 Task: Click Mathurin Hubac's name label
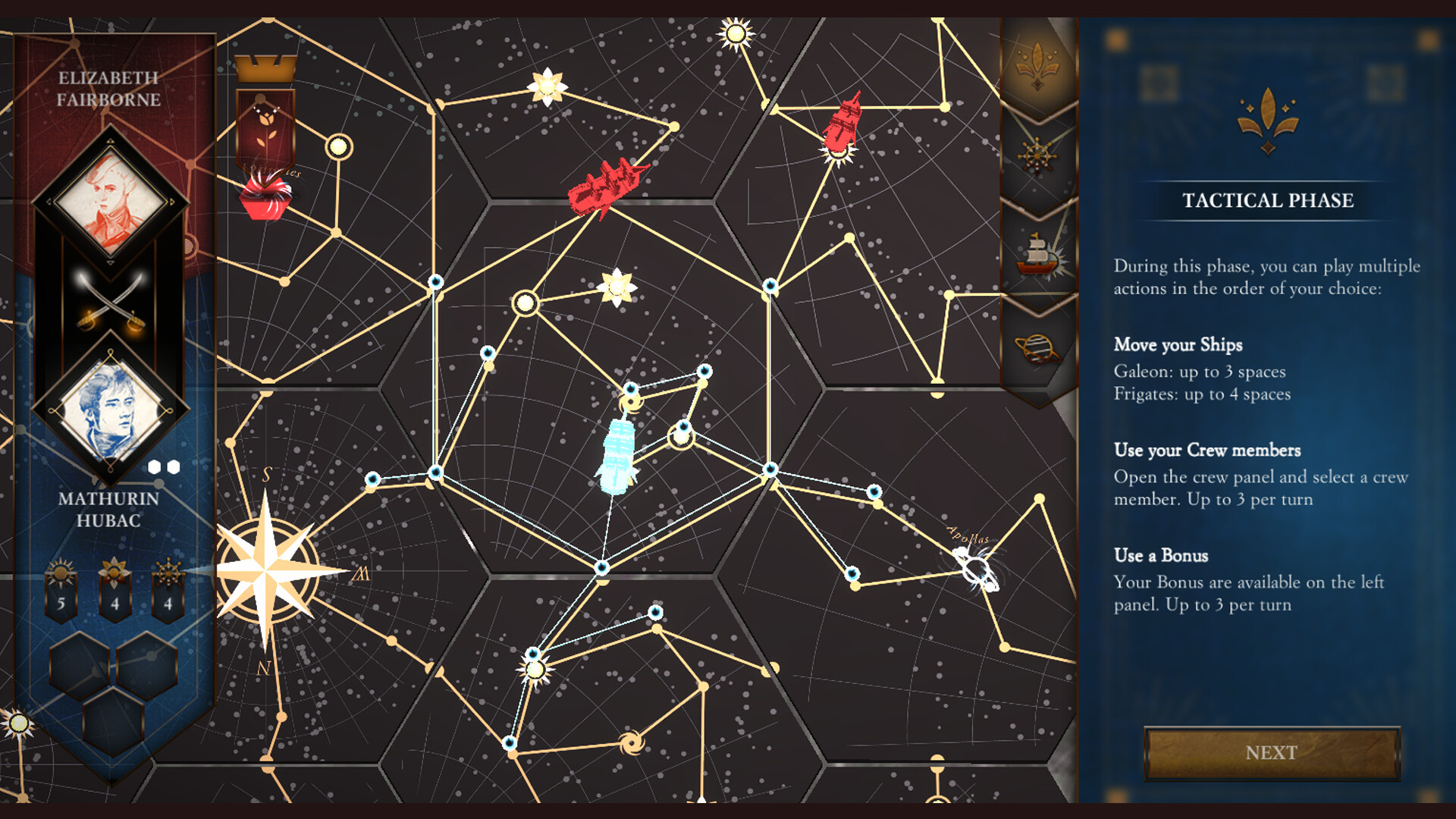[x=108, y=508]
